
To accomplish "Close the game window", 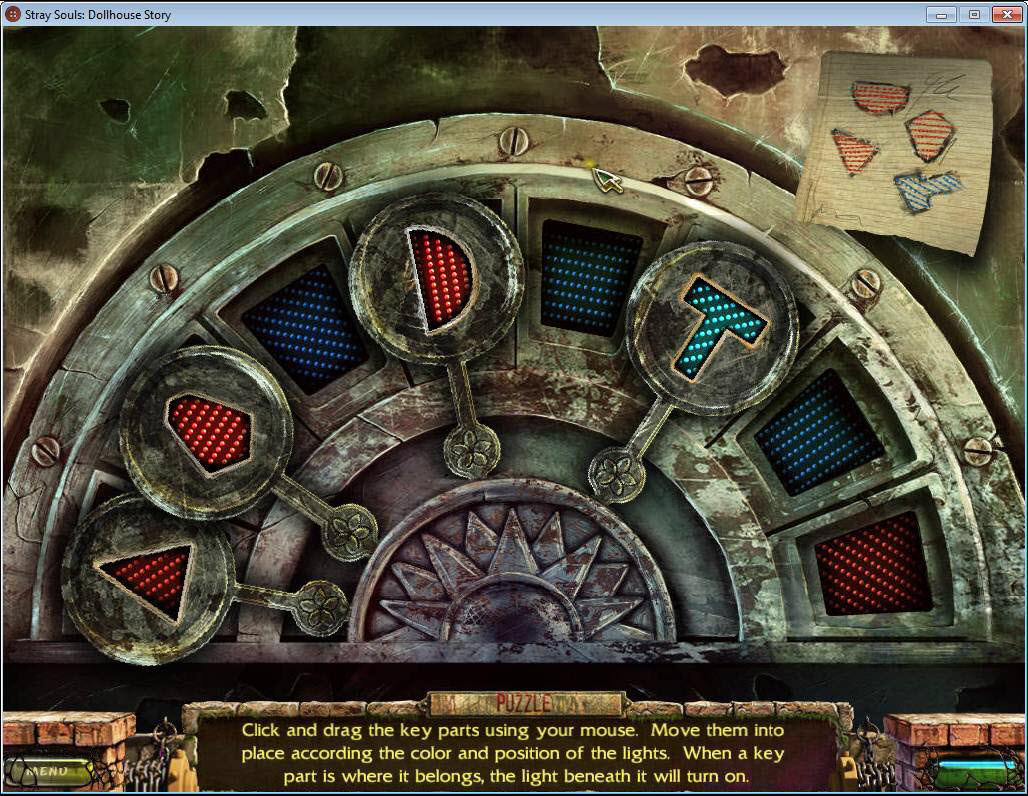I will 1004,14.
